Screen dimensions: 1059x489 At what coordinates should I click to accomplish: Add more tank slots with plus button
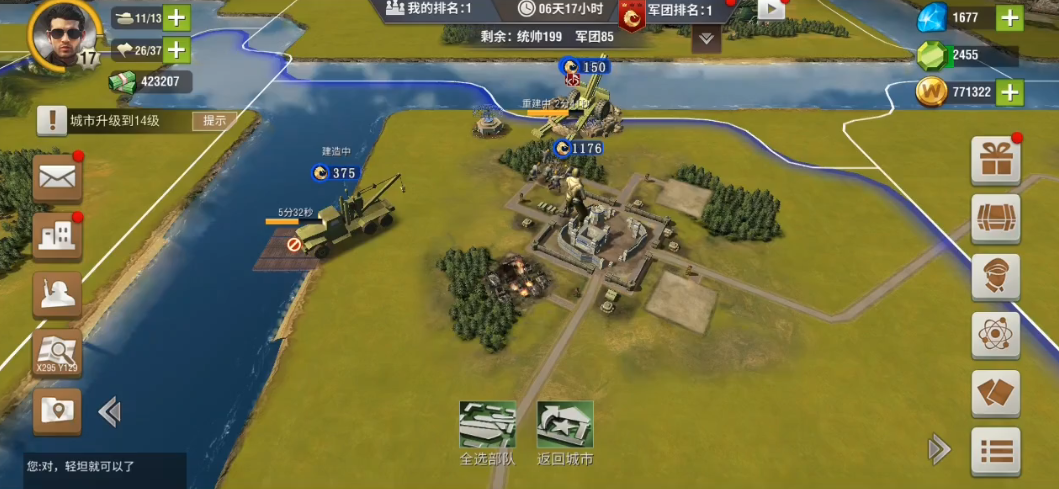[176, 17]
